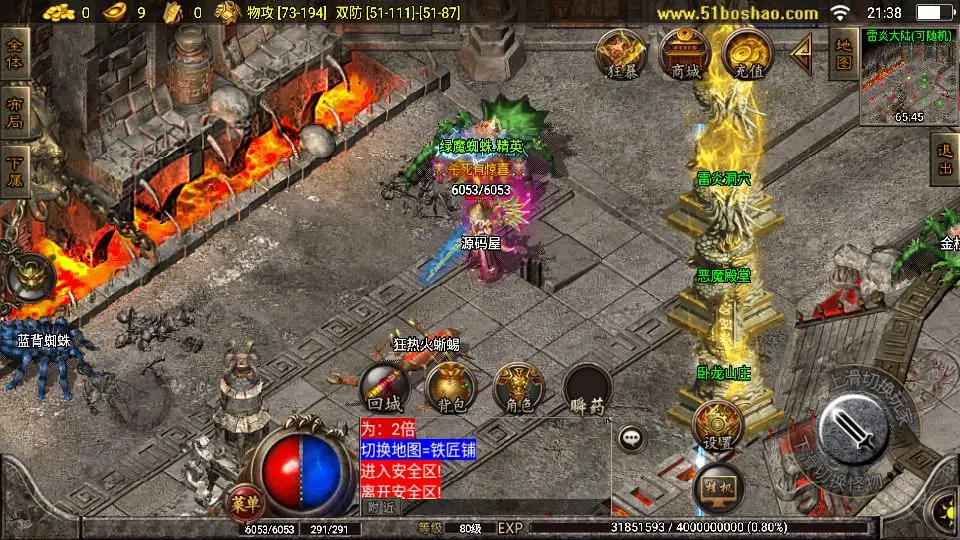Image resolution: width=960 pixels, height=540 pixels.
Task: Open the chat speech bubble button
Action: point(631,437)
